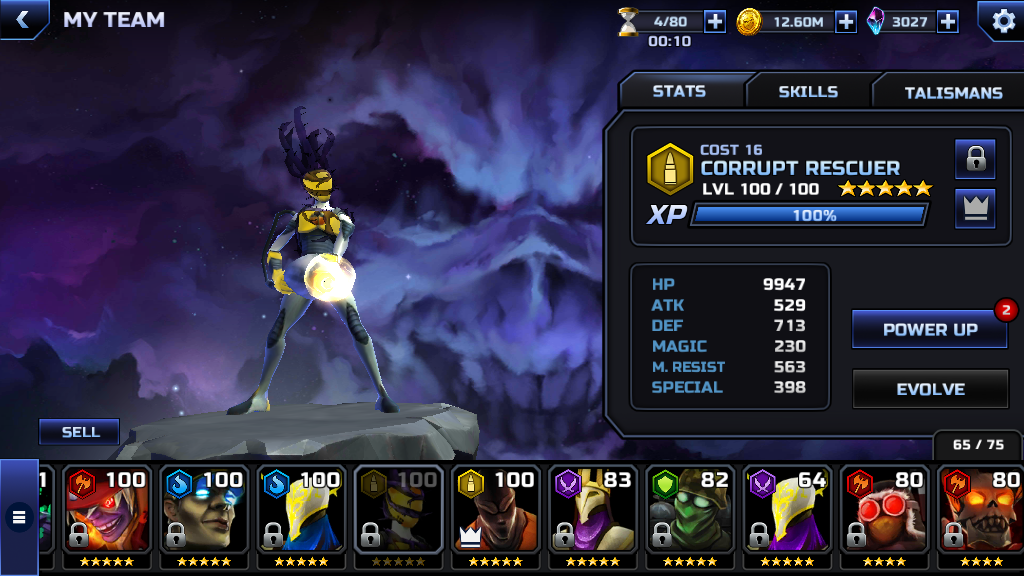1024x576 pixels.
Task: Open the hamburger list menu
Action: 18,517
